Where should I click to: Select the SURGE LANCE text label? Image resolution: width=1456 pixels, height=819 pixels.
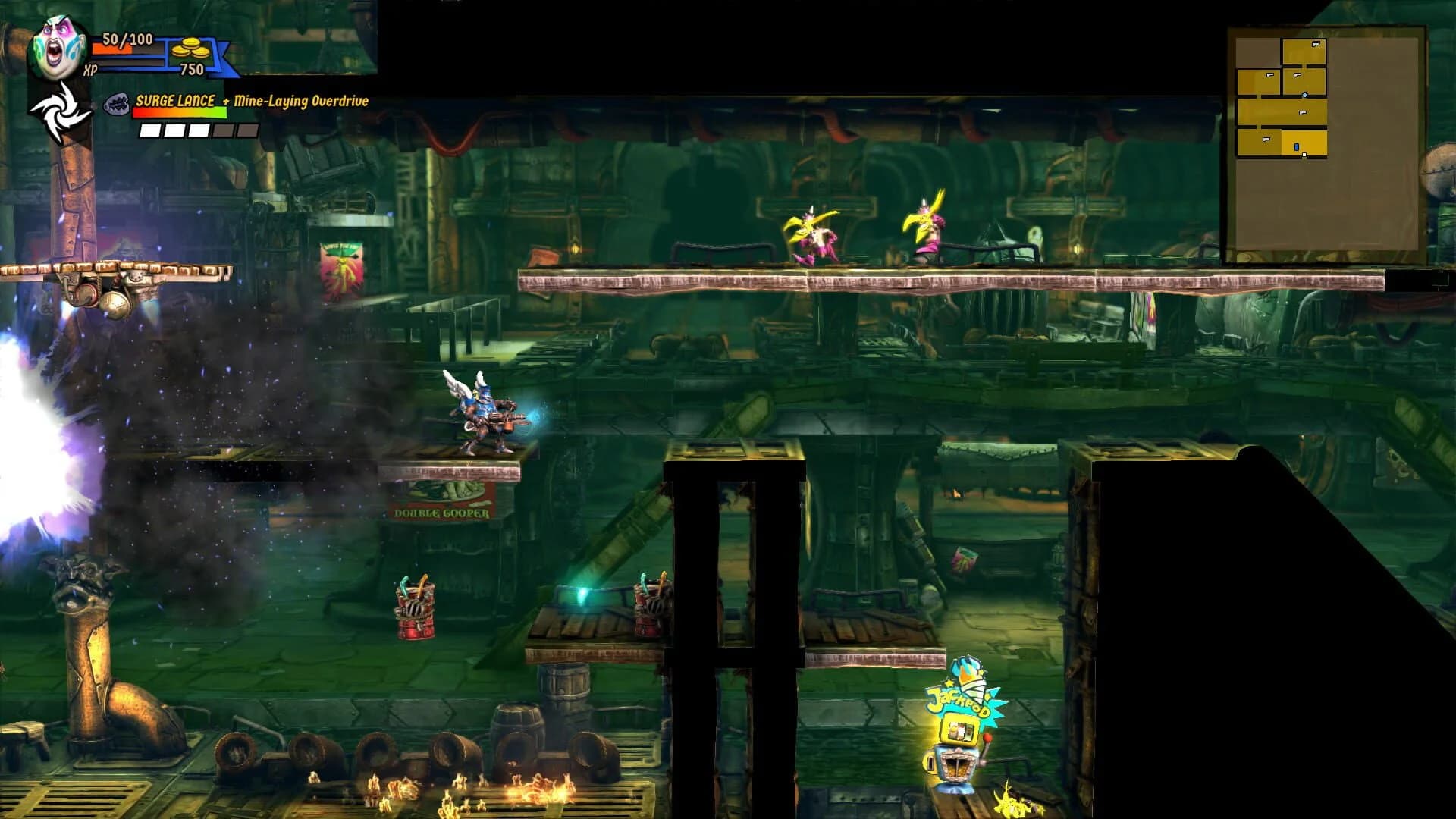(174, 100)
